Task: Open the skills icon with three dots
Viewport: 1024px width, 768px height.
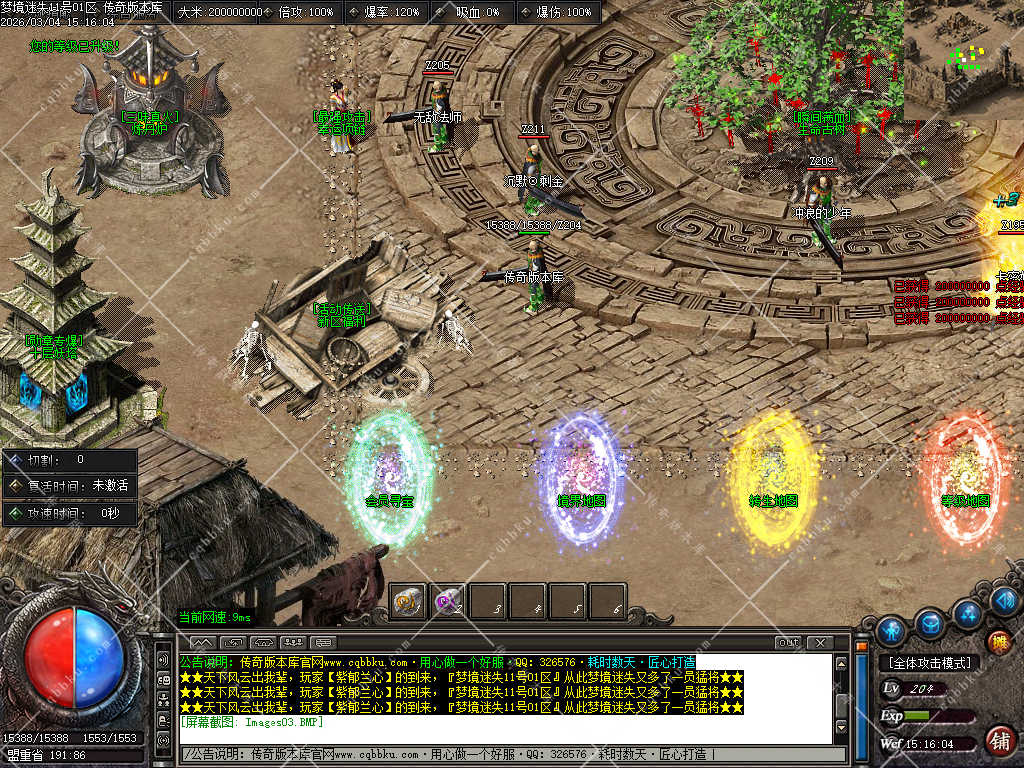Action: point(967,612)
